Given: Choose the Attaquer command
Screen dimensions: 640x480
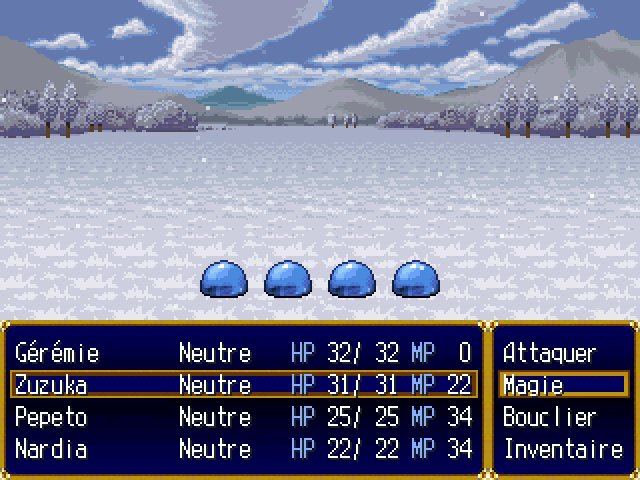Looking at the screenshot, I should [550, 353].
